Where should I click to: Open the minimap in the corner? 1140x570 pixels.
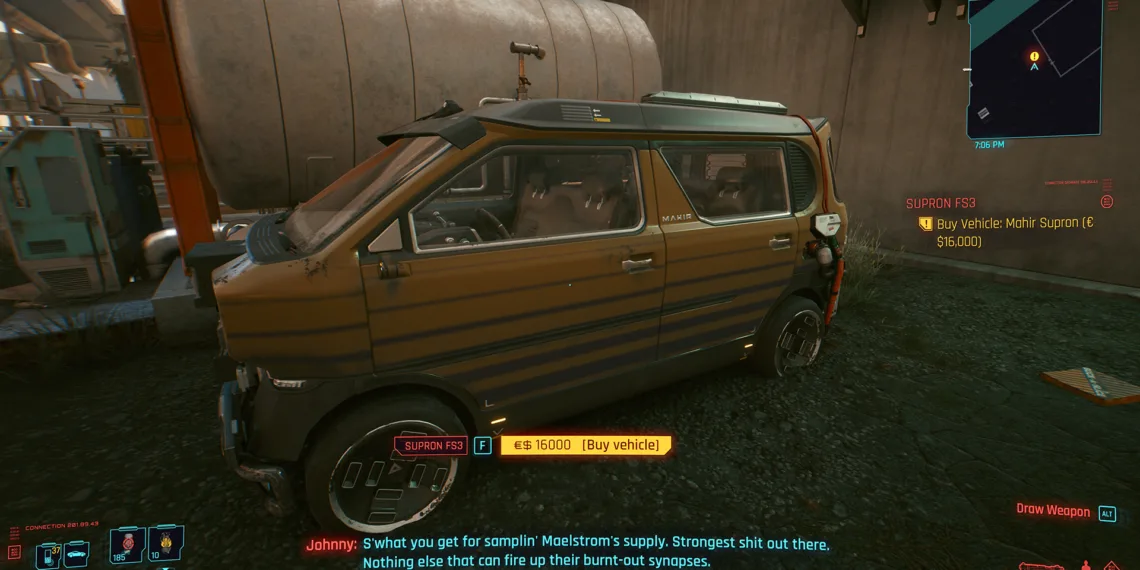point(1035,68)
